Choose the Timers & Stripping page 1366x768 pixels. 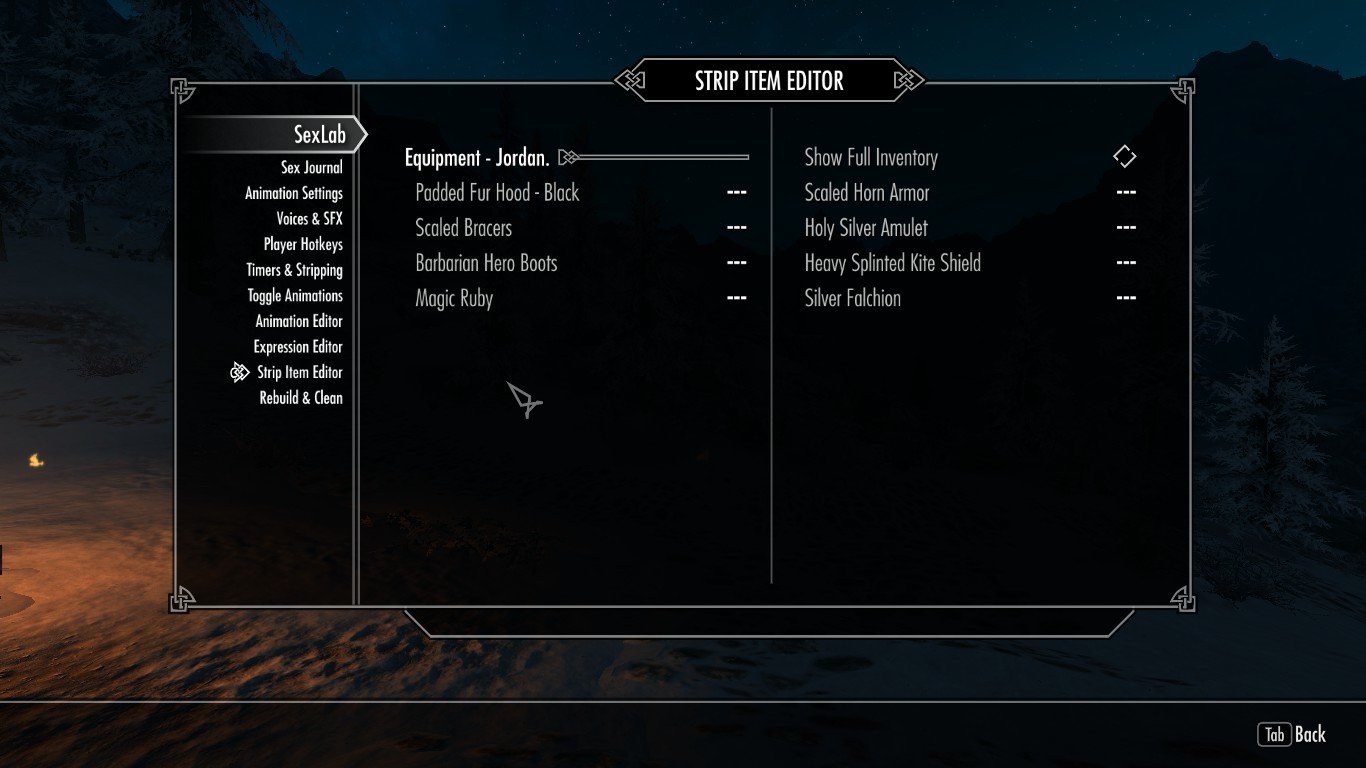294,270
